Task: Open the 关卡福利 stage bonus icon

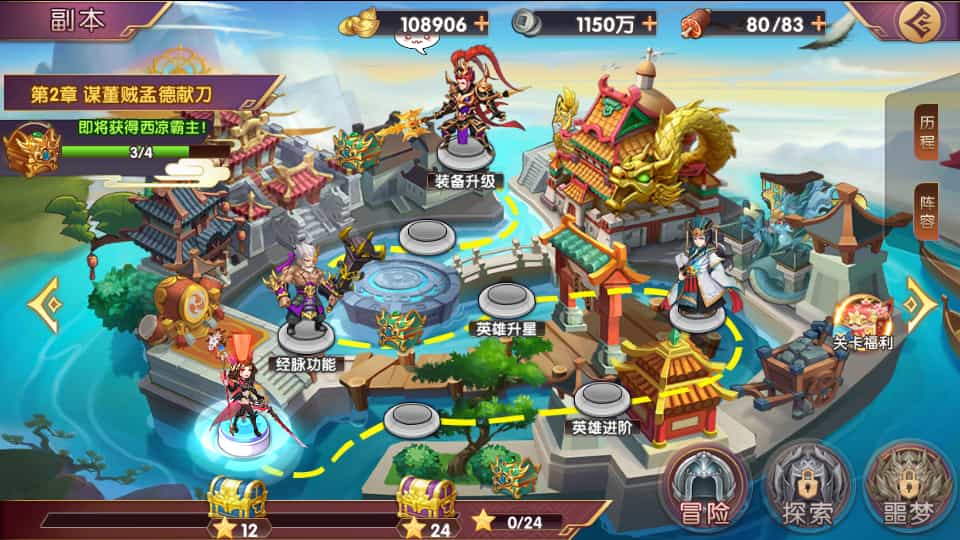Action: pos(862,320)
